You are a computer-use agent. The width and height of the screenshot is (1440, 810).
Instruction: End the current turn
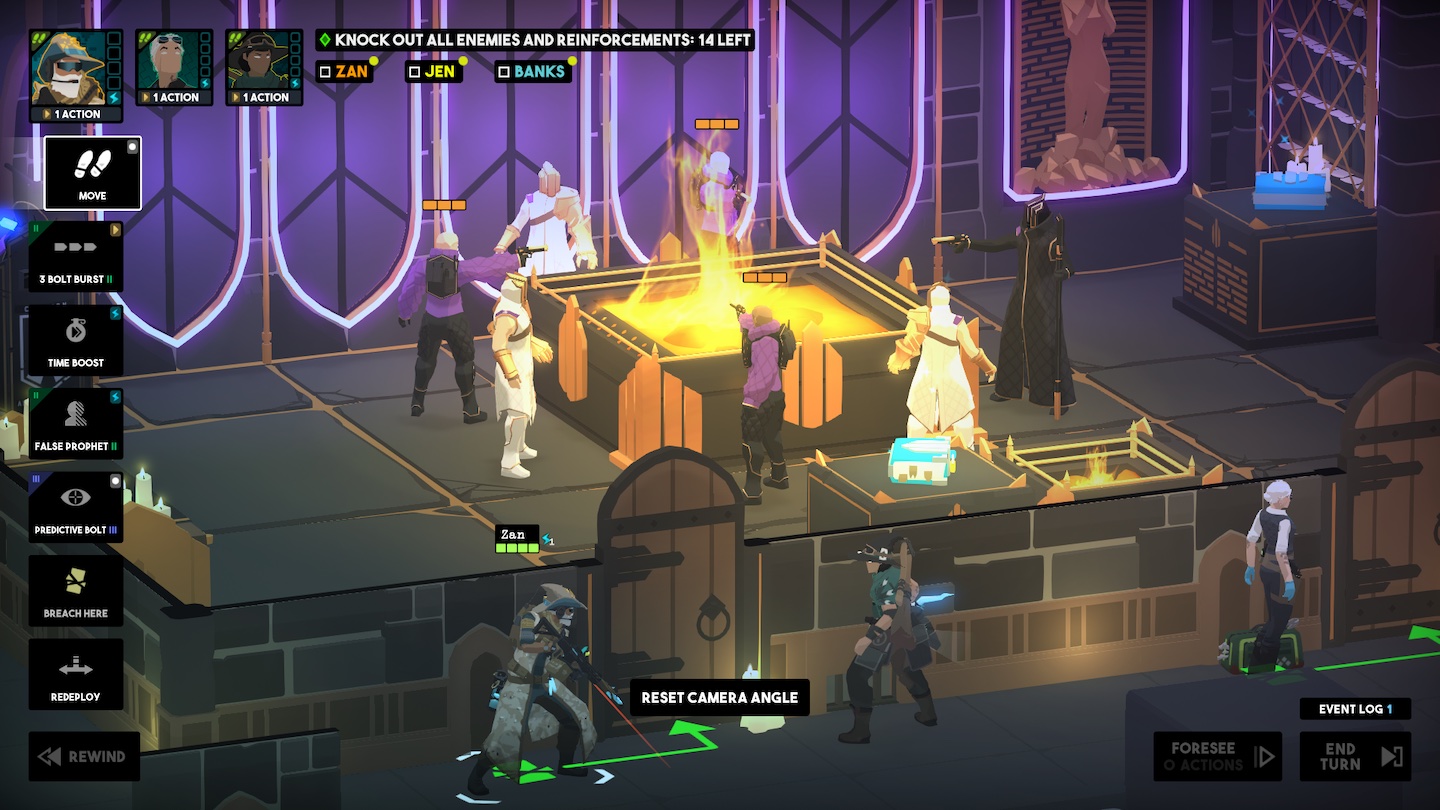pos(1355,756)
